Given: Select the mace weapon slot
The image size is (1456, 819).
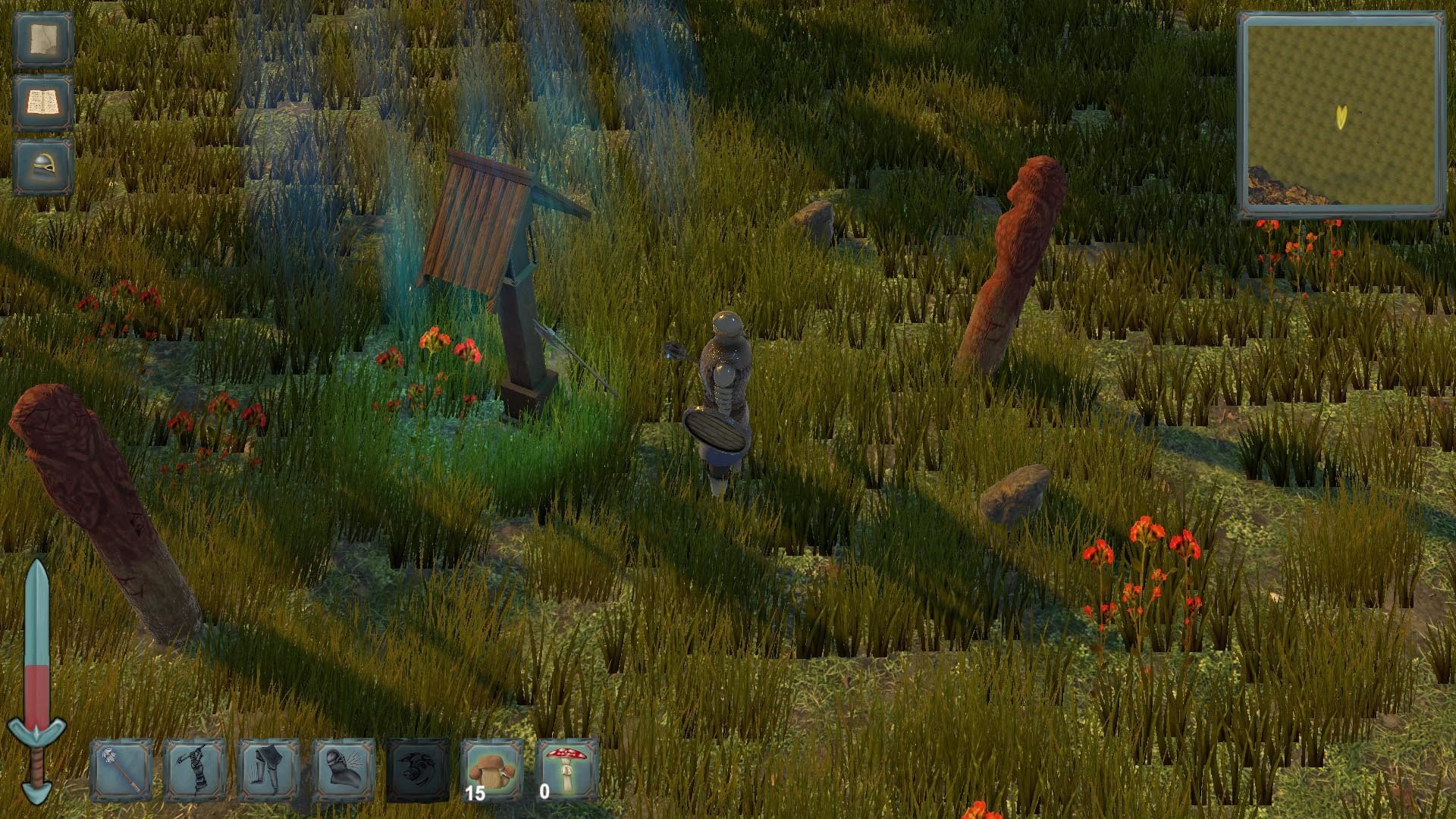Looking at the screenshot, I should pos(121,770).
